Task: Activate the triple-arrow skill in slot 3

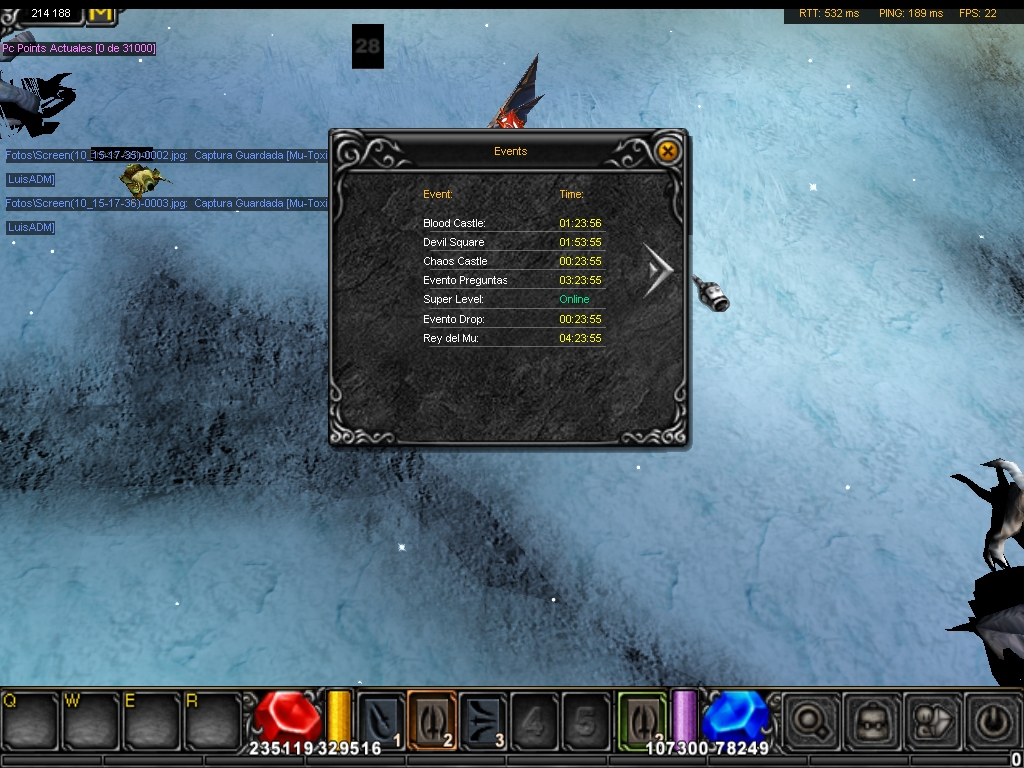Action: click(484, 721)
